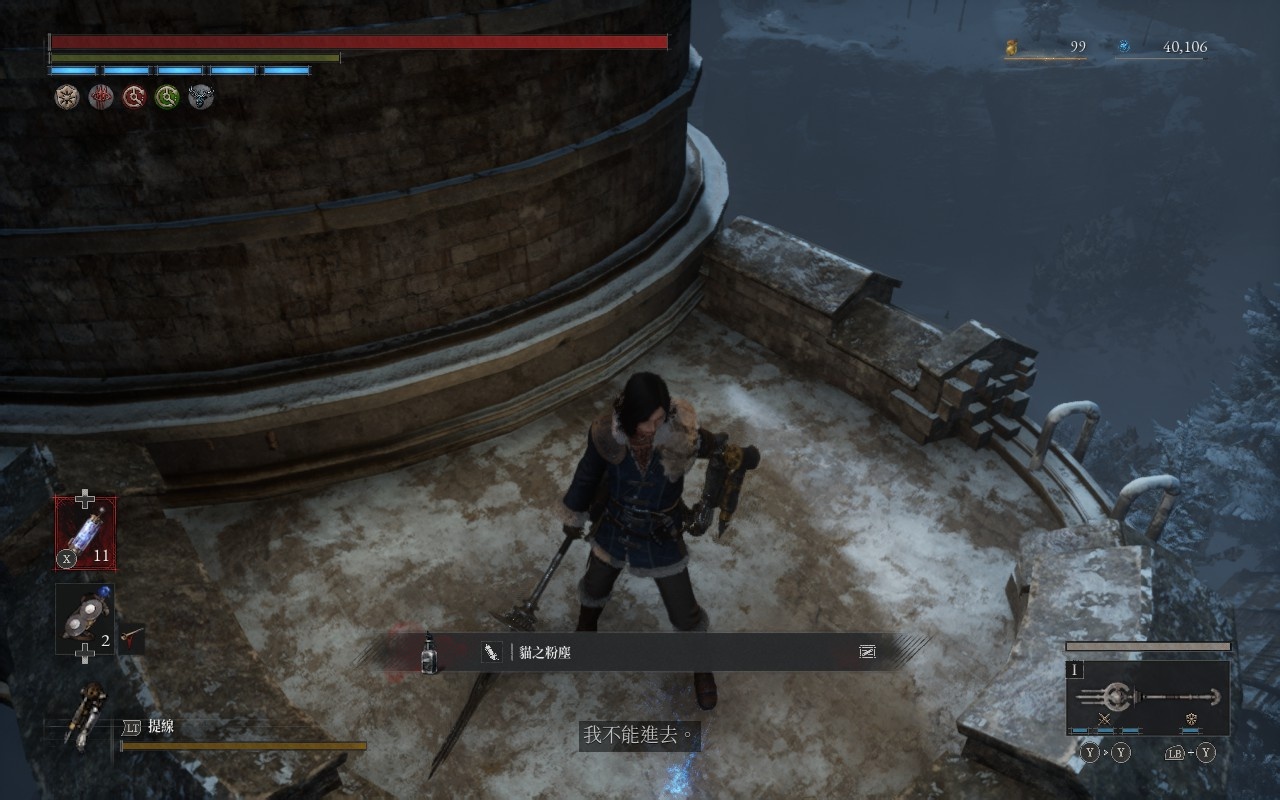Click the blue Ergo icon beside 40,106
This screenshot has width=1280, height=800.
pyautogui.click(x=1124, y=47)
